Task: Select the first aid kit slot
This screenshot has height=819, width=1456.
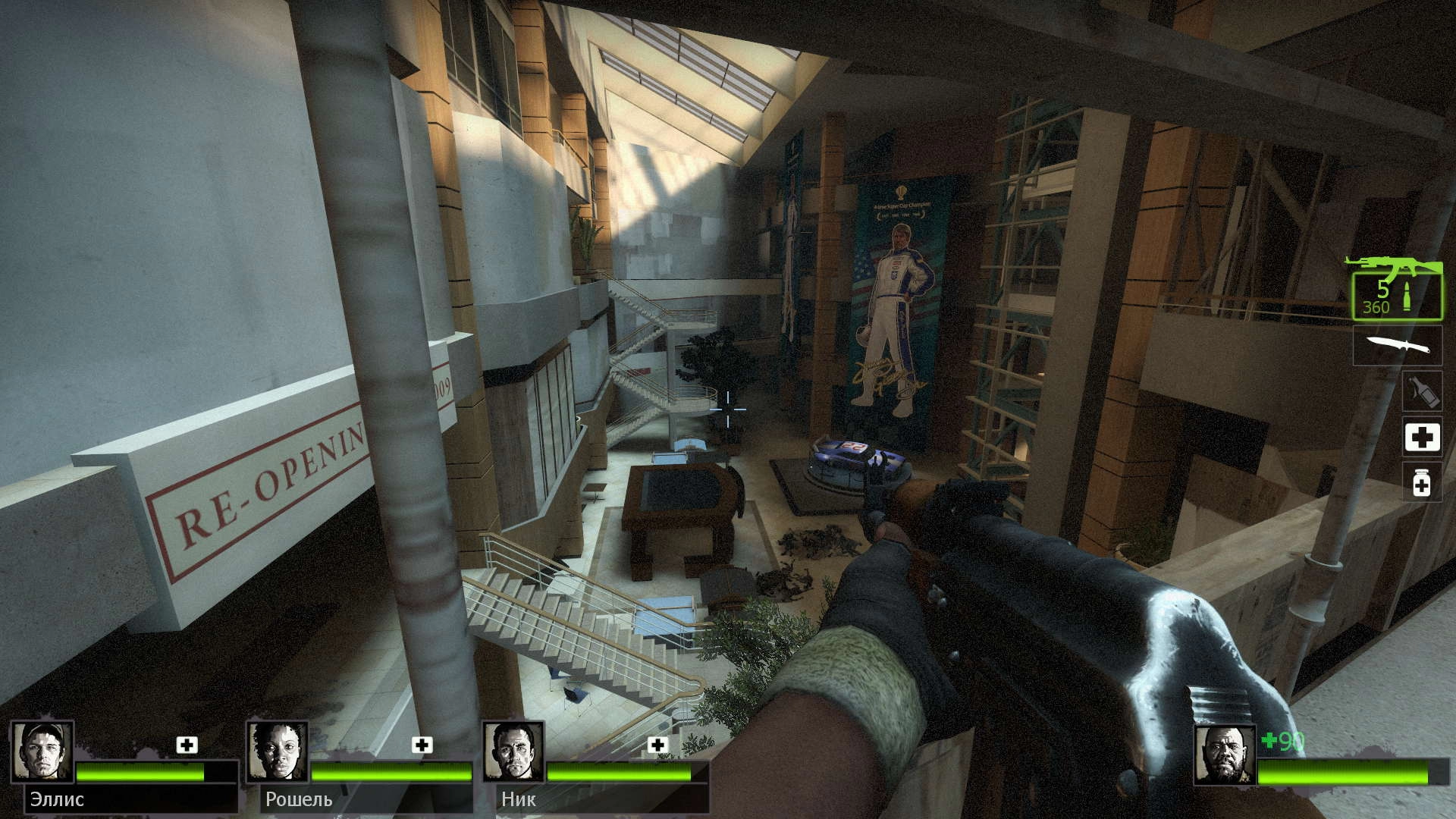Action: [1422, 438]
